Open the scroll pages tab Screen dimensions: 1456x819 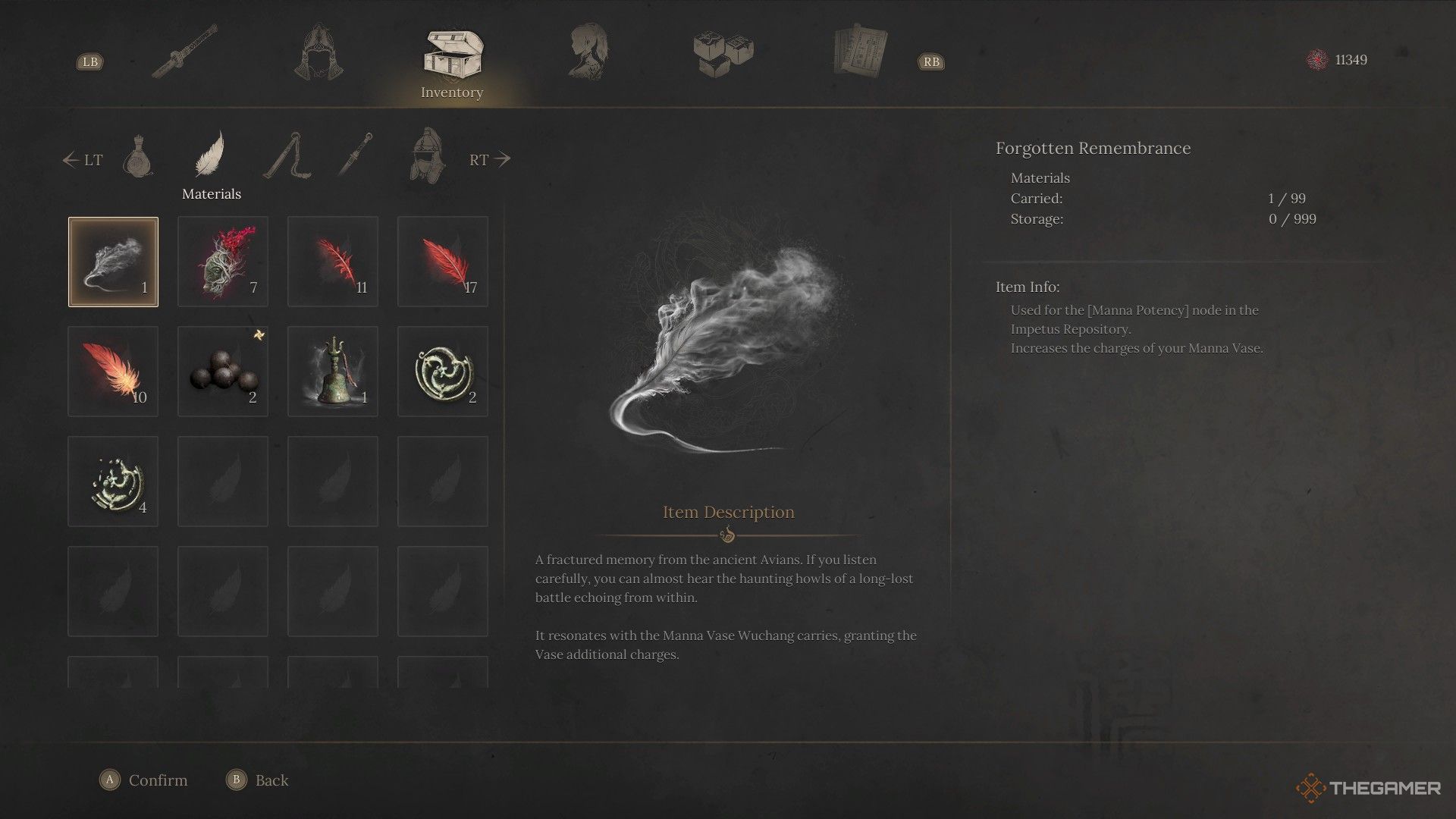860,52
